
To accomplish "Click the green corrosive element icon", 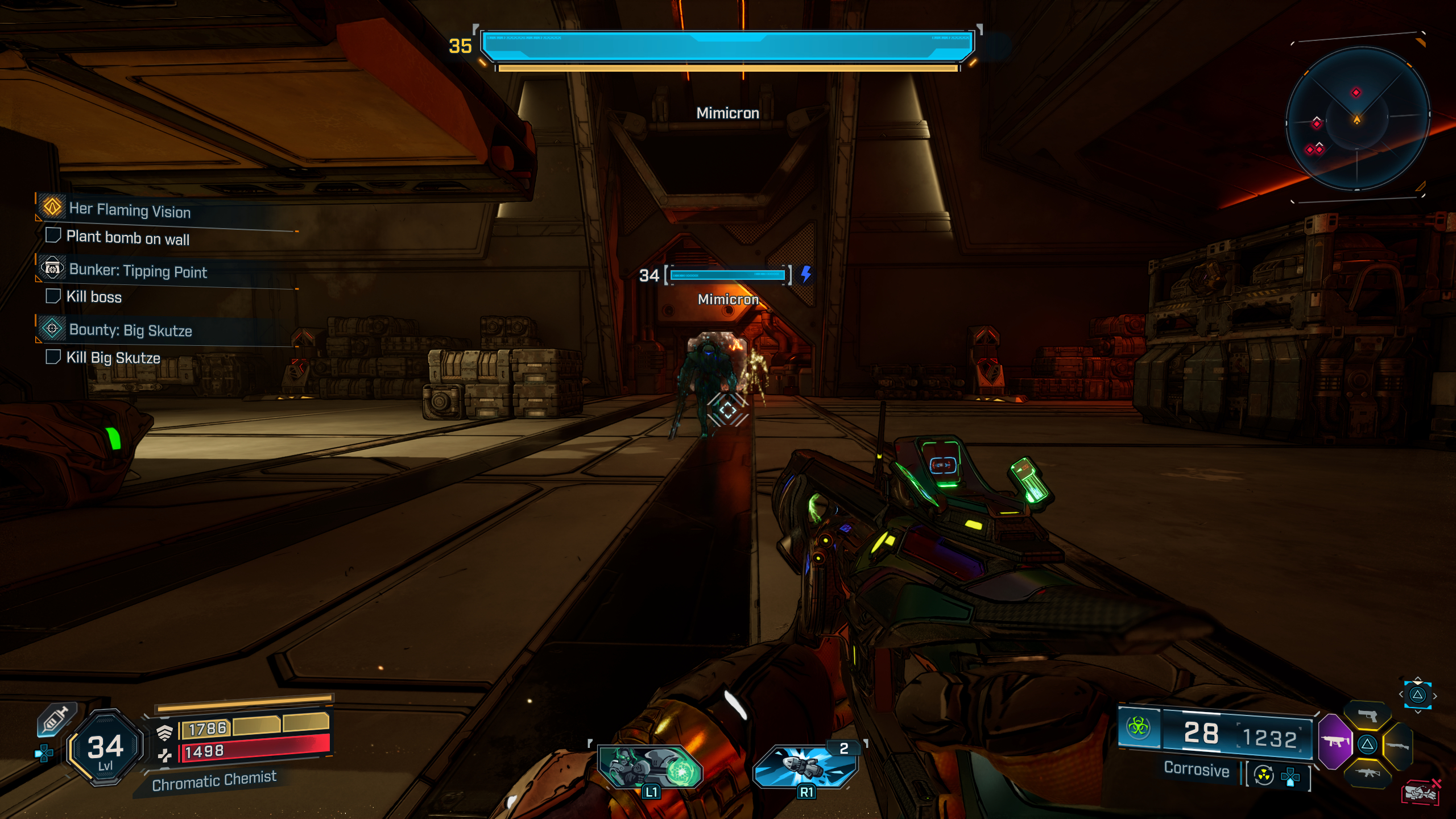I will pyautogui.click(x=1139, y=726).
